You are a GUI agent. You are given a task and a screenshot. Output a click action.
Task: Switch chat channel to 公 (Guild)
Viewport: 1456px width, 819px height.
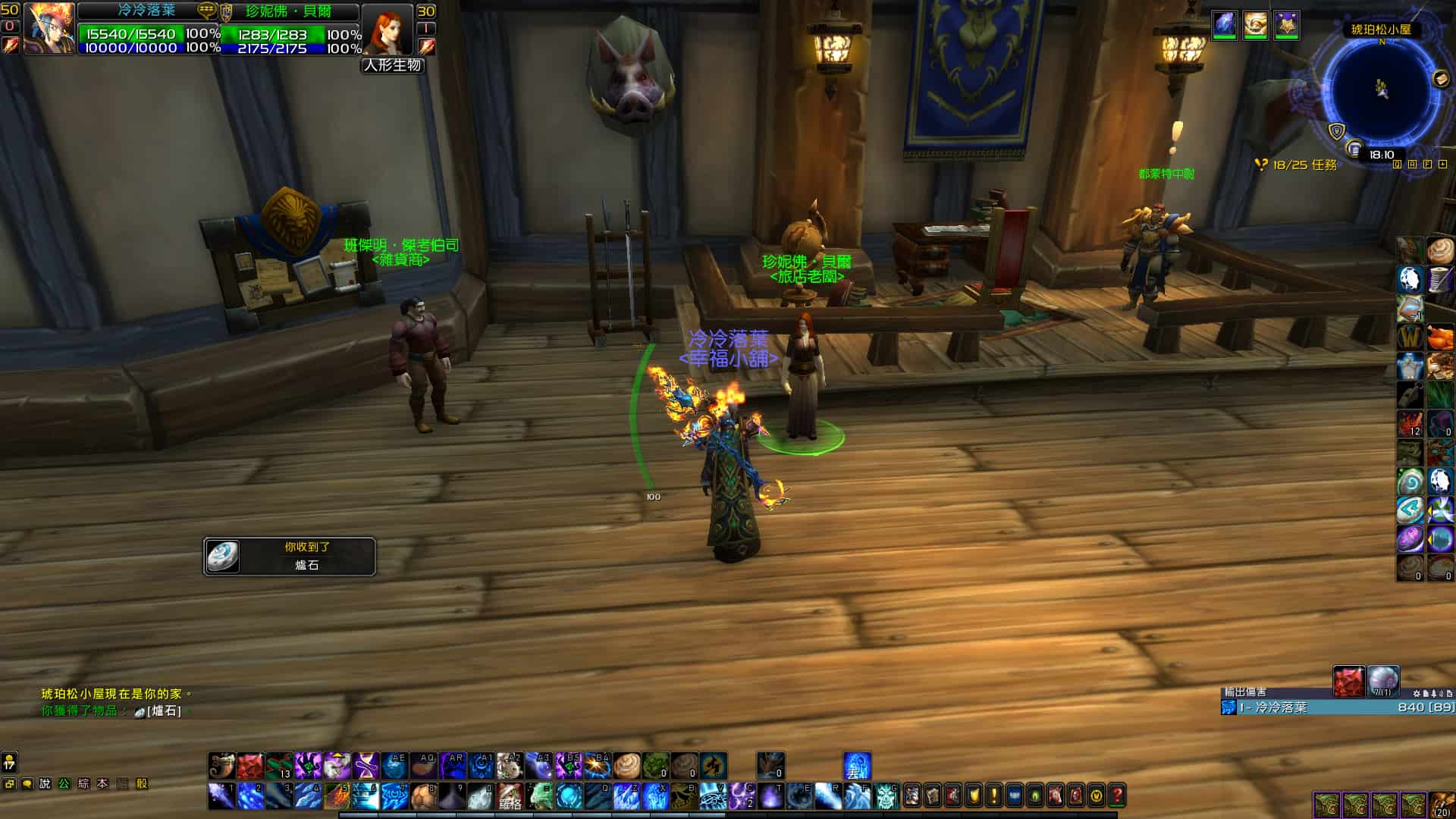pos(64,783)
